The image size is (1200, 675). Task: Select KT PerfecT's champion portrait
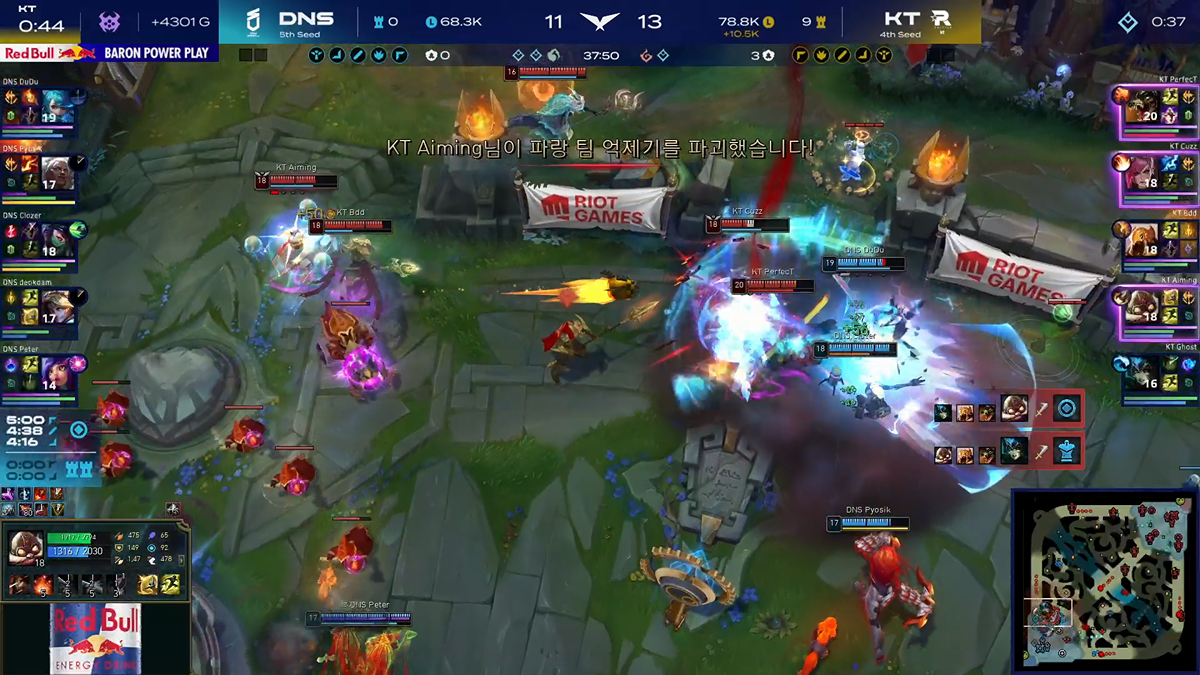coord(1141,106)
